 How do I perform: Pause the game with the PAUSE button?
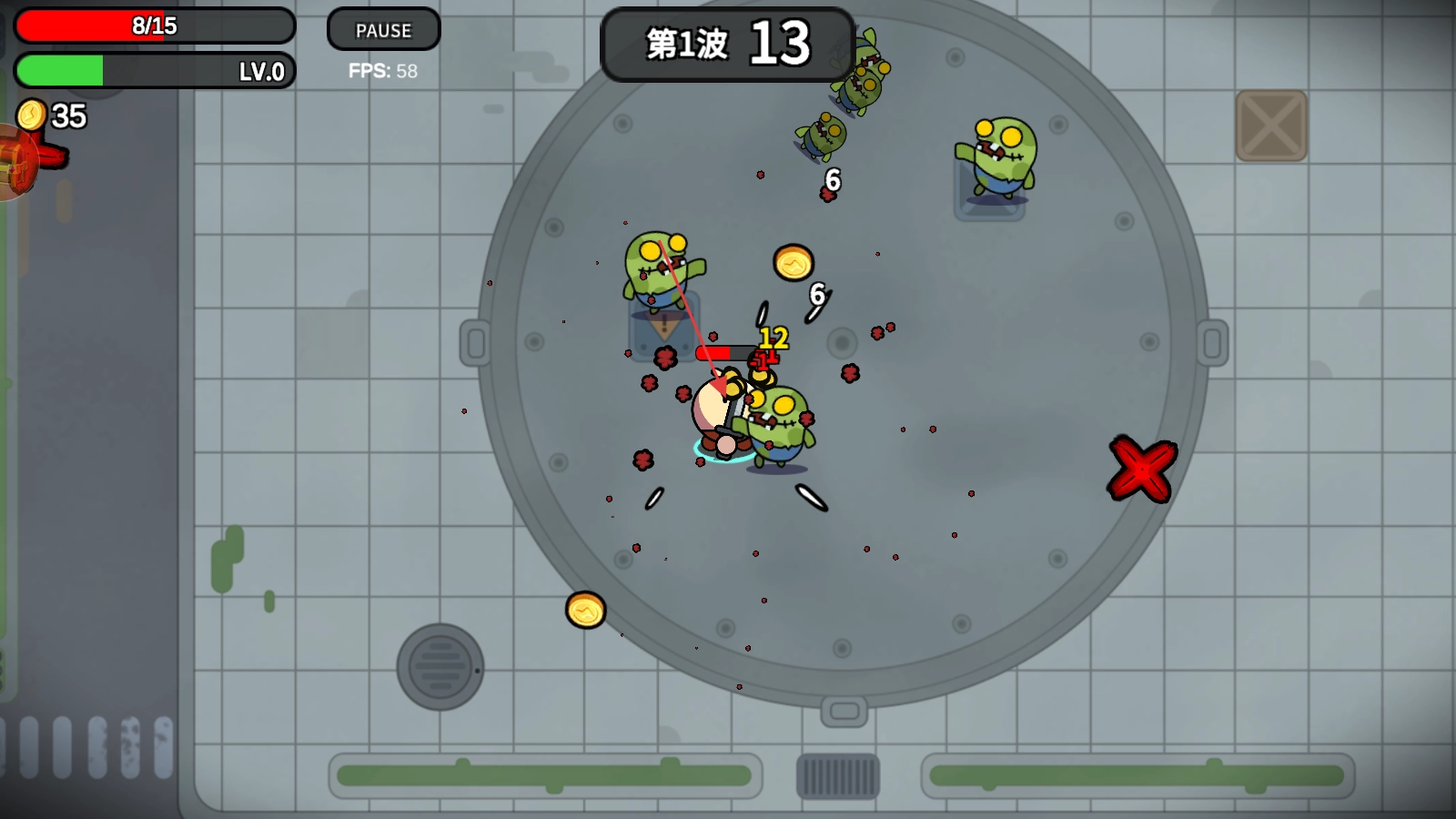click(x=383, y=30)
